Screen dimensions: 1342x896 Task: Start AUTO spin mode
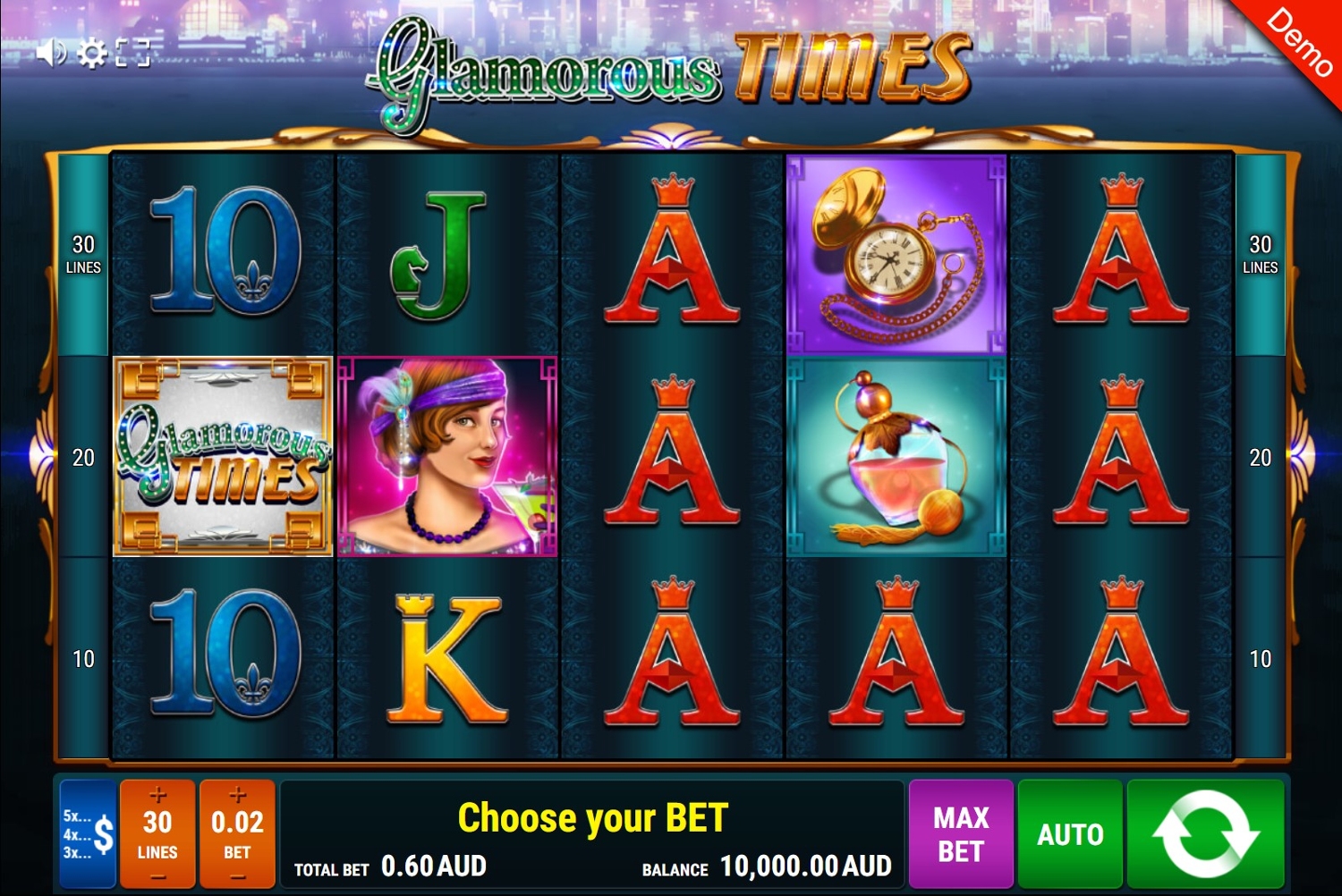1070,833
